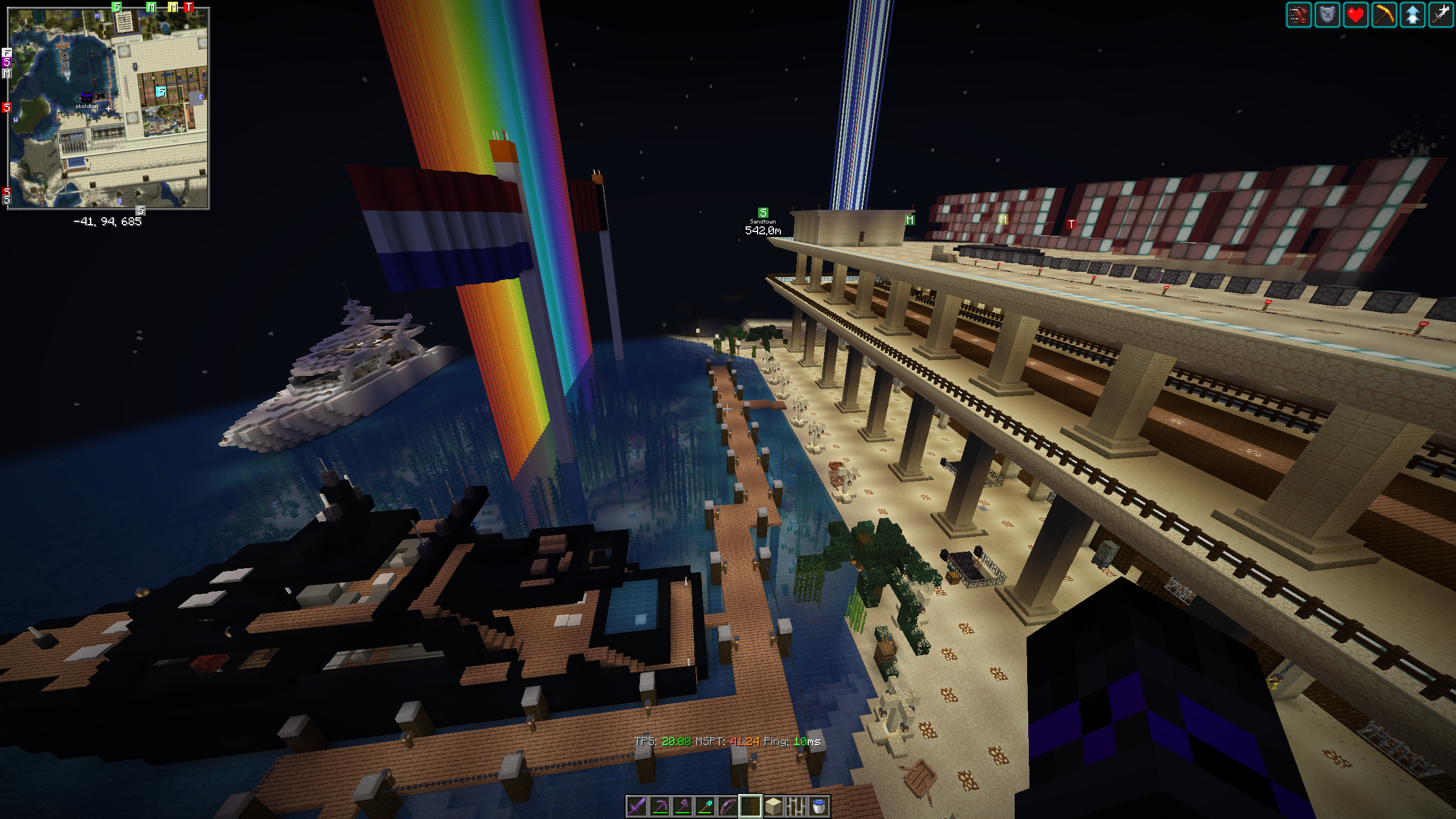Click the yellow M waypoint above minimap
Screen dimensions: 1456x819
(173, 7)
